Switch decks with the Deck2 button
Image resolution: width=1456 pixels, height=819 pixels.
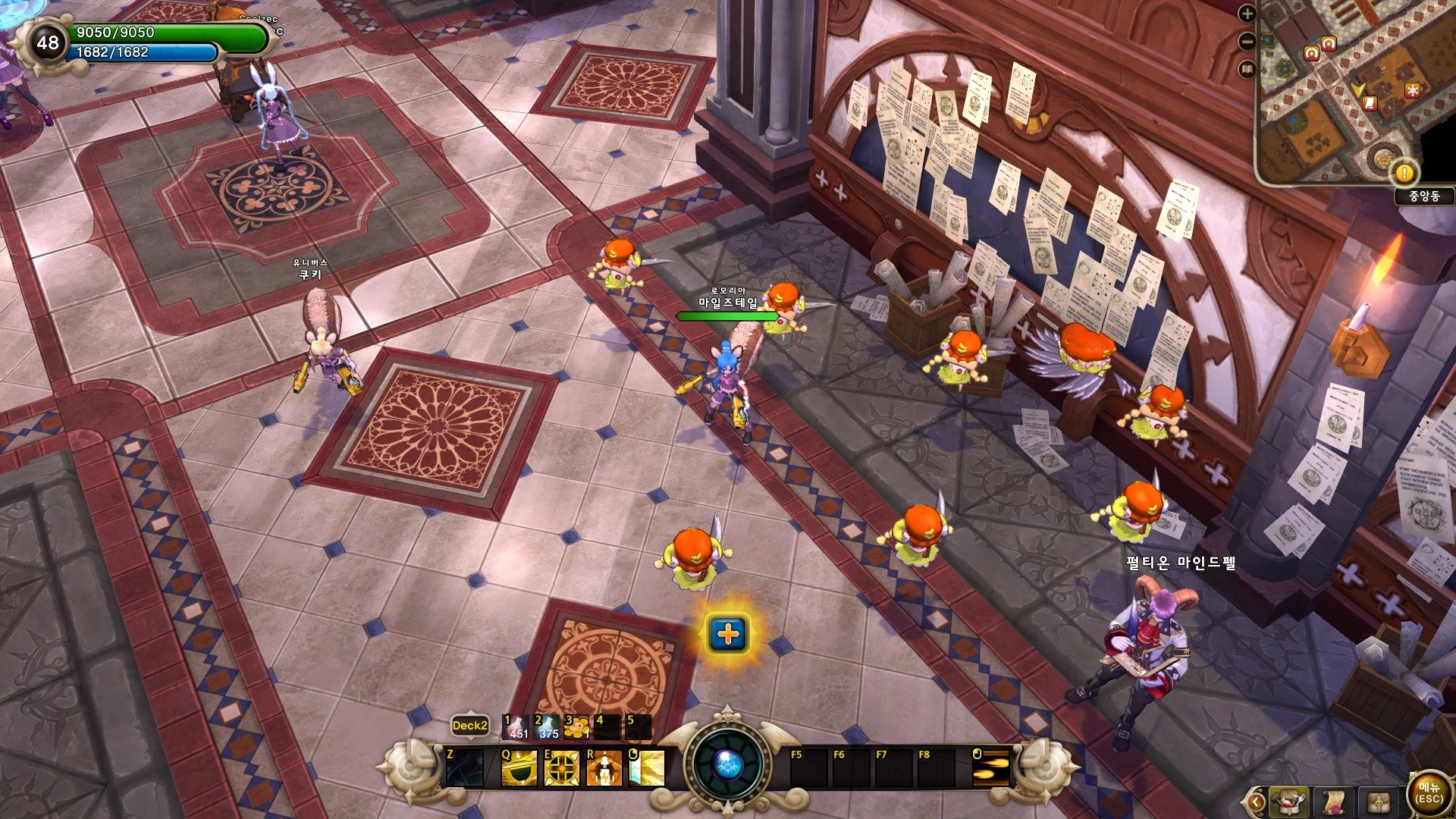click(469, 726)
